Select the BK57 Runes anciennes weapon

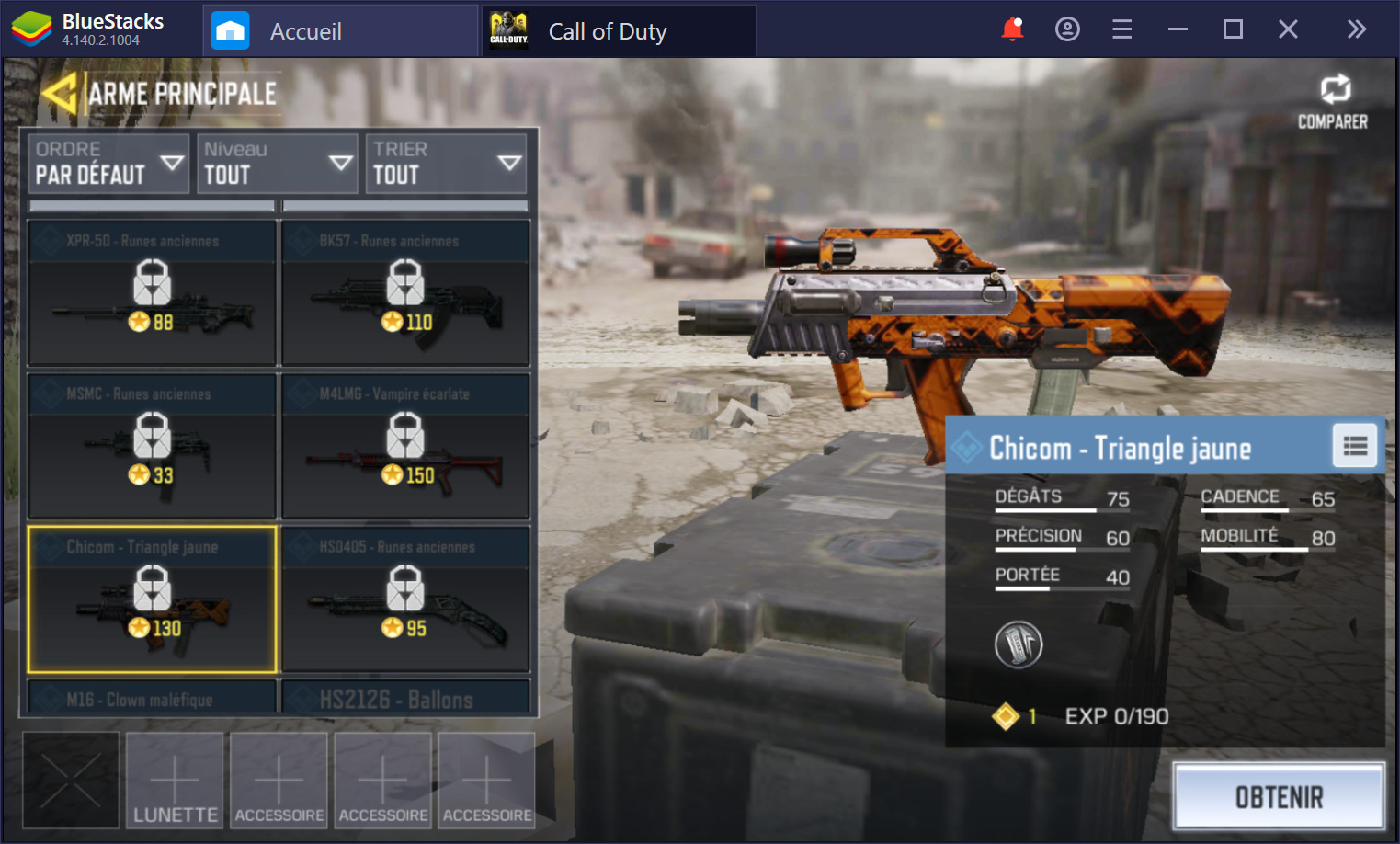(x=405, y=293)
